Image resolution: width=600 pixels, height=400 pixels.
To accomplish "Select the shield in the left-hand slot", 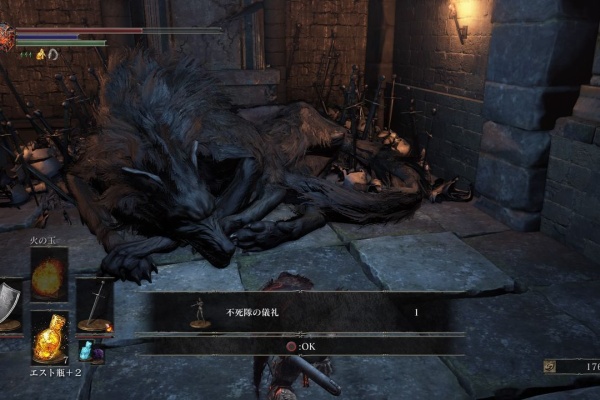I will 10,306.
